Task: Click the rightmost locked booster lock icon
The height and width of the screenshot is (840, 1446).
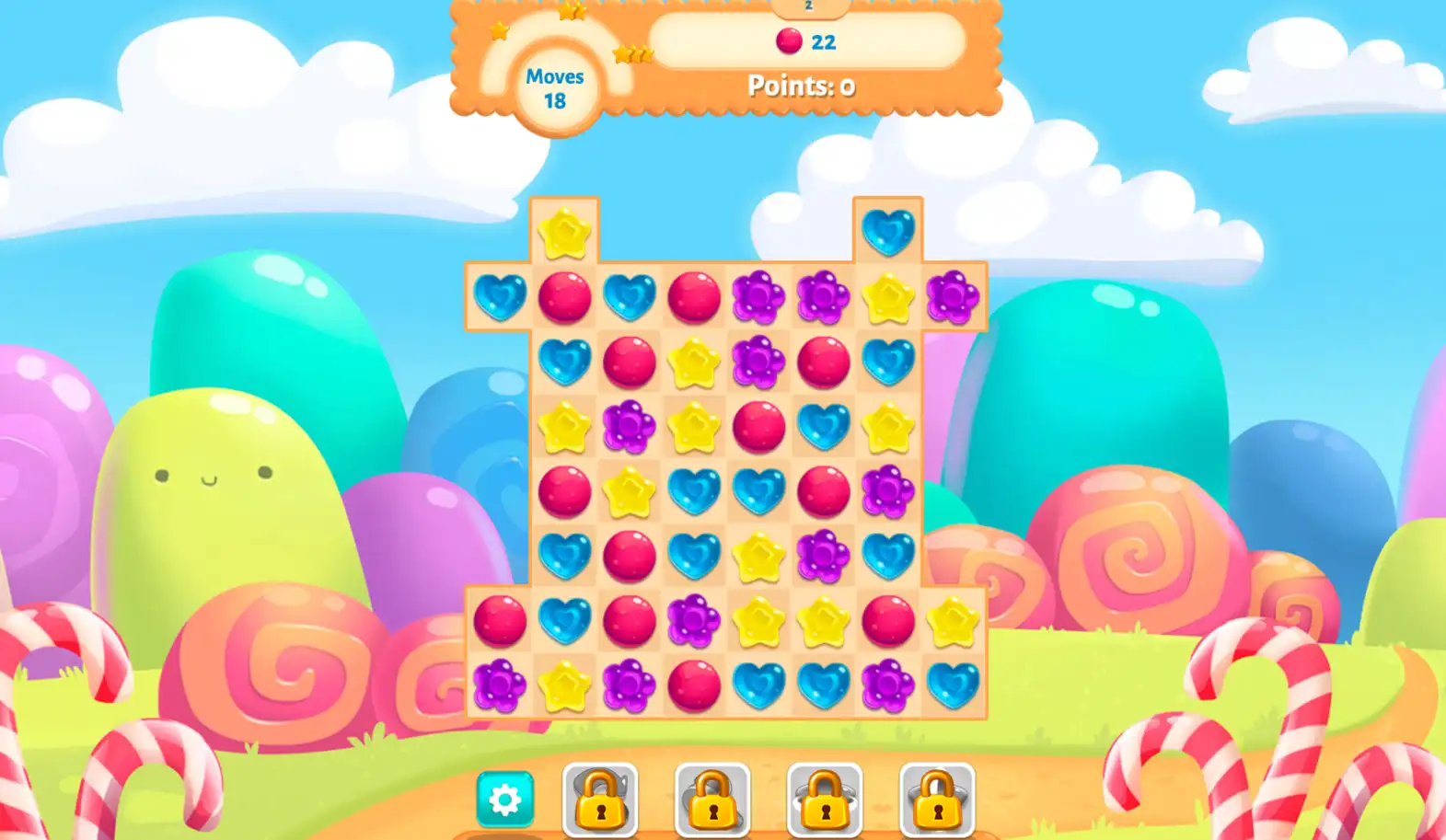Action: tap(936, 800)
